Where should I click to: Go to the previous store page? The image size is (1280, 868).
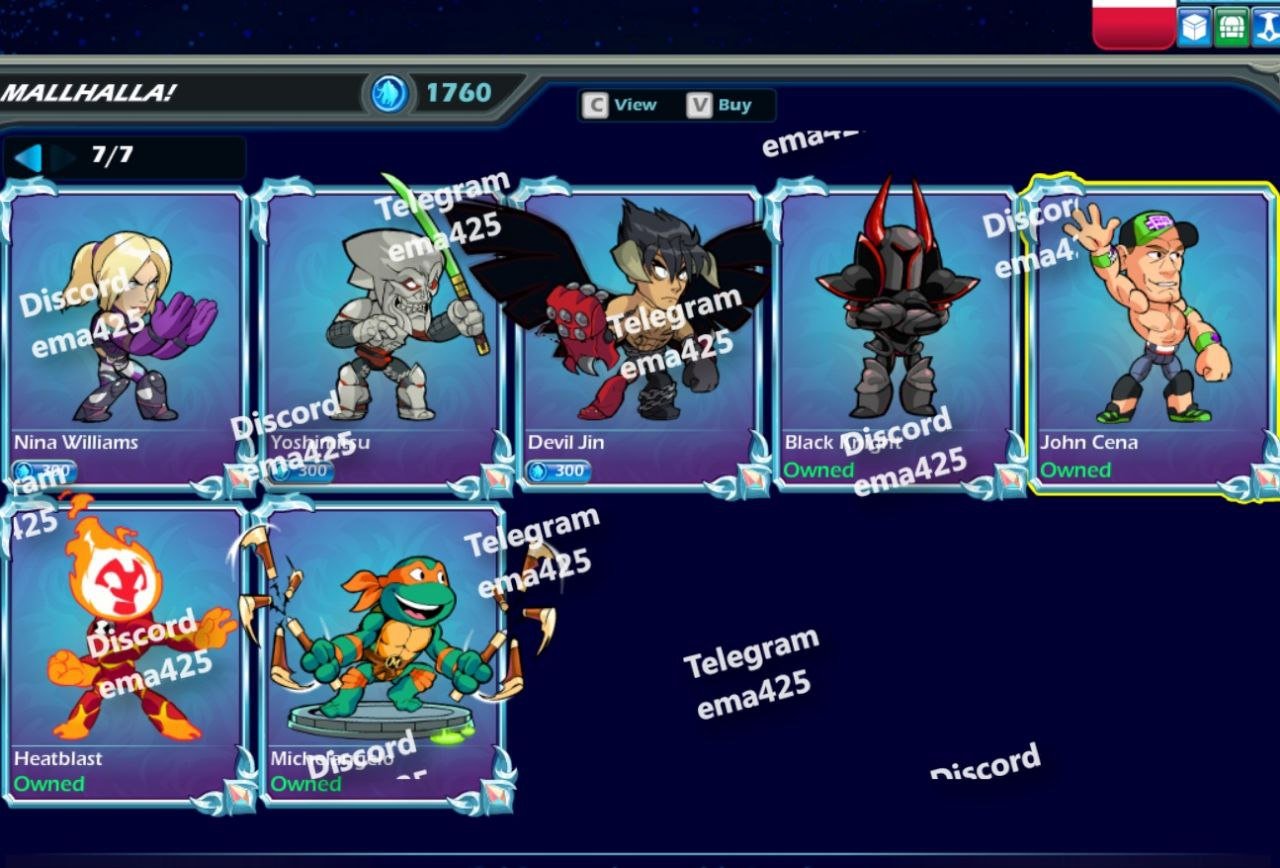pyautogui.click(x=28, y=157)
